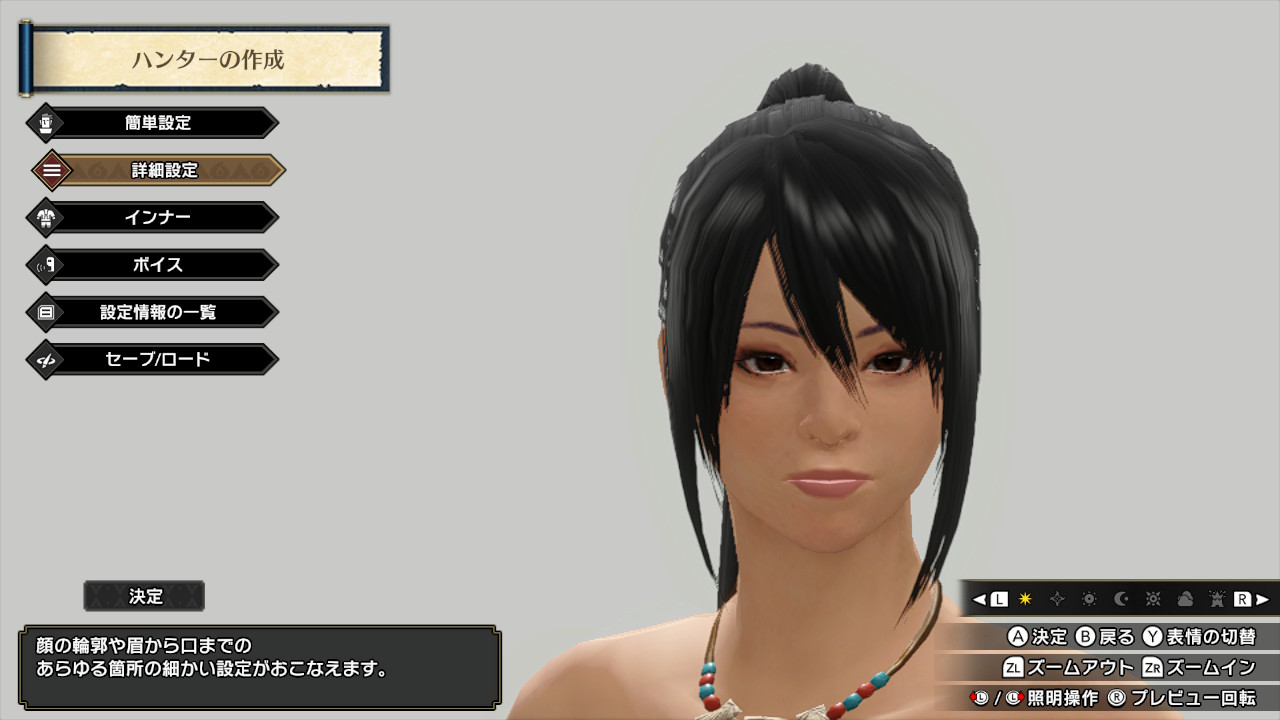
Task: Choose the crescent moon lighting preset
Action: [x=1121, y=599]
